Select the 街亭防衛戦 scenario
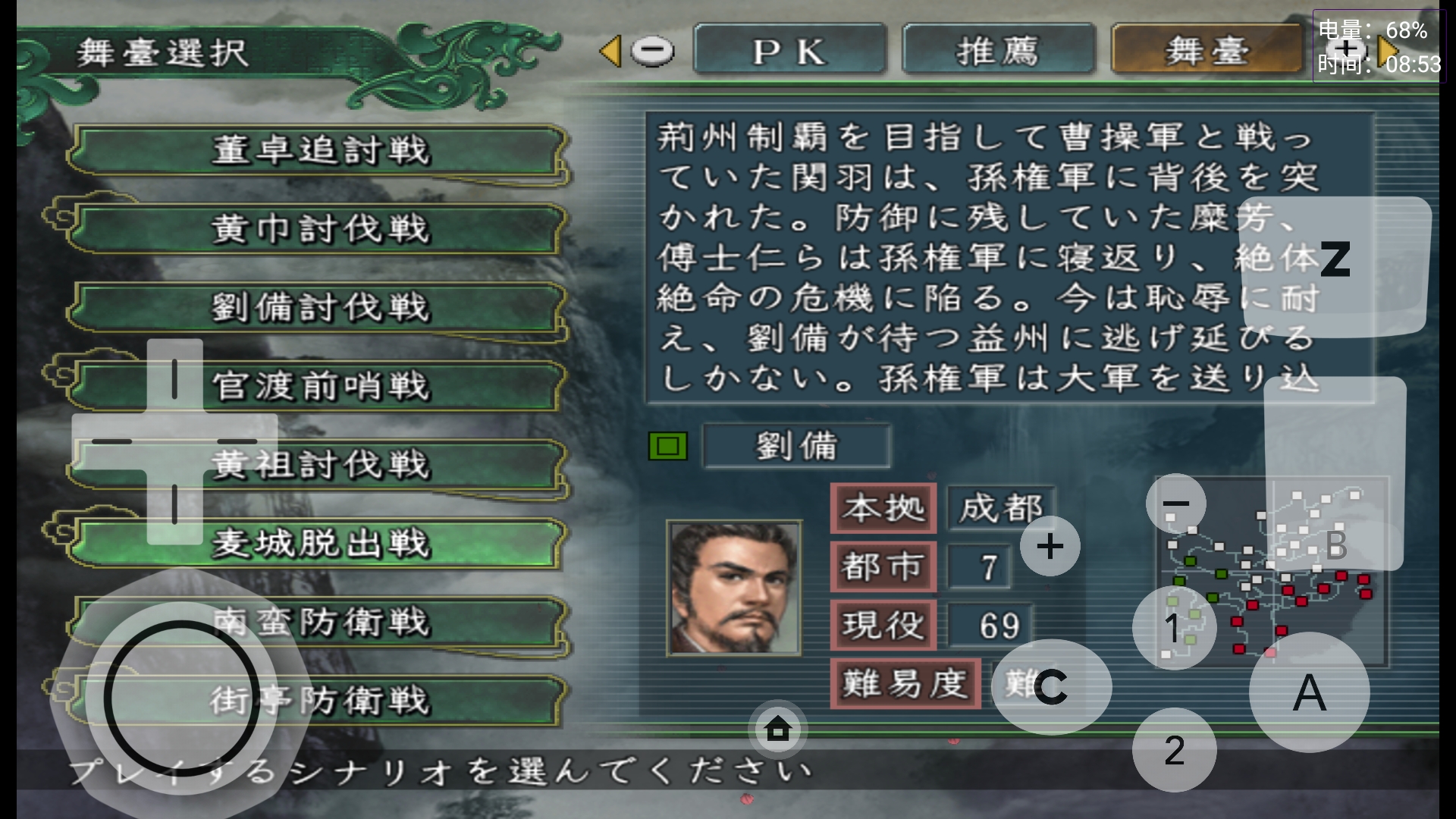This screenshot has height=819, width=1456. coord(318,701)
